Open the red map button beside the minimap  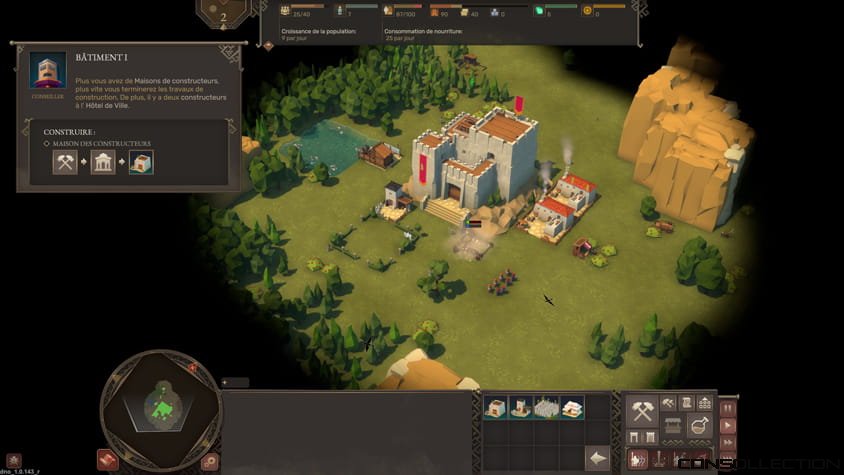tap(108, 459)
